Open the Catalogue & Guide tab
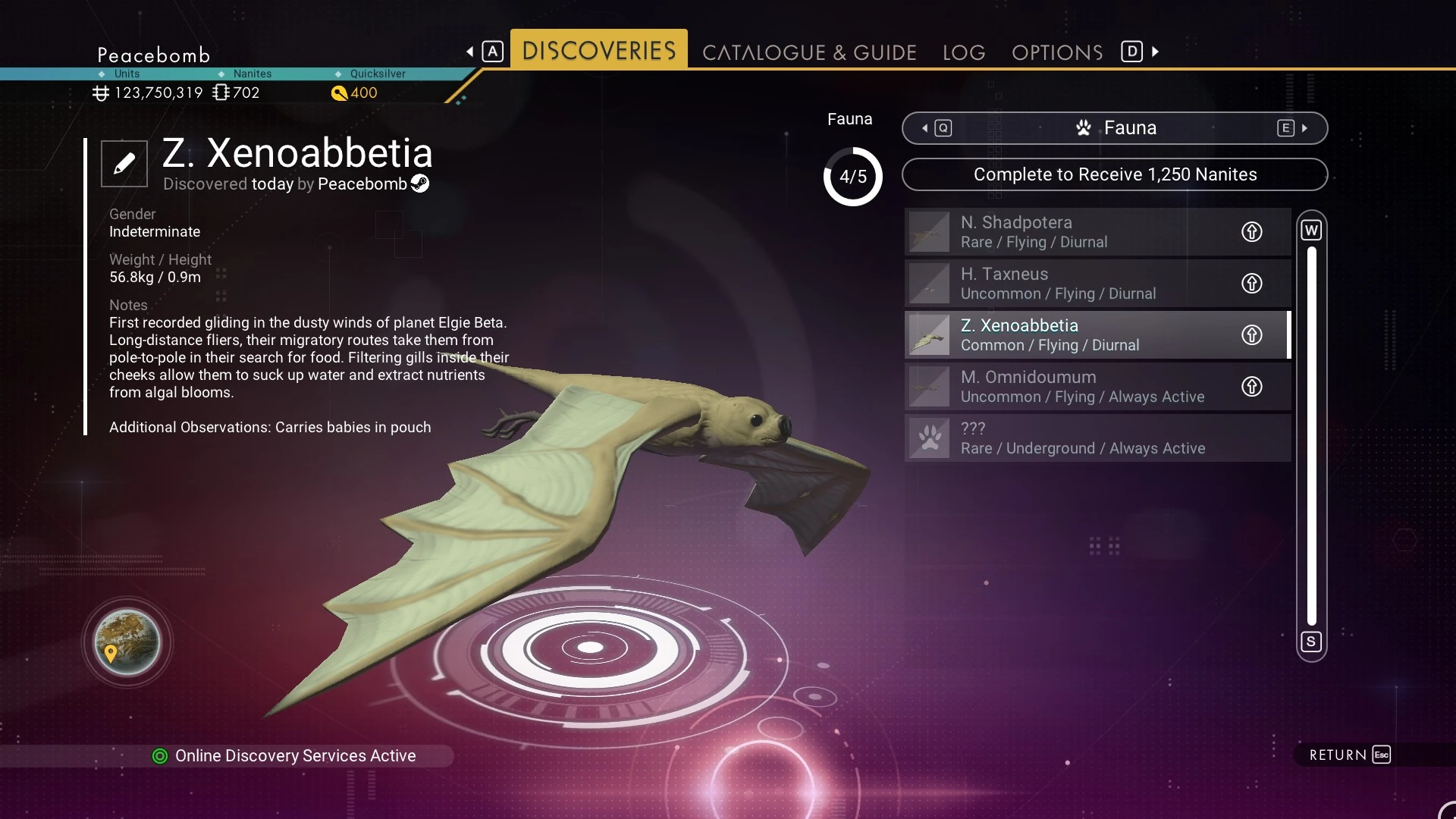This screenshot has width=1456, height=819. pyautogui.click(x=809, y=52)
